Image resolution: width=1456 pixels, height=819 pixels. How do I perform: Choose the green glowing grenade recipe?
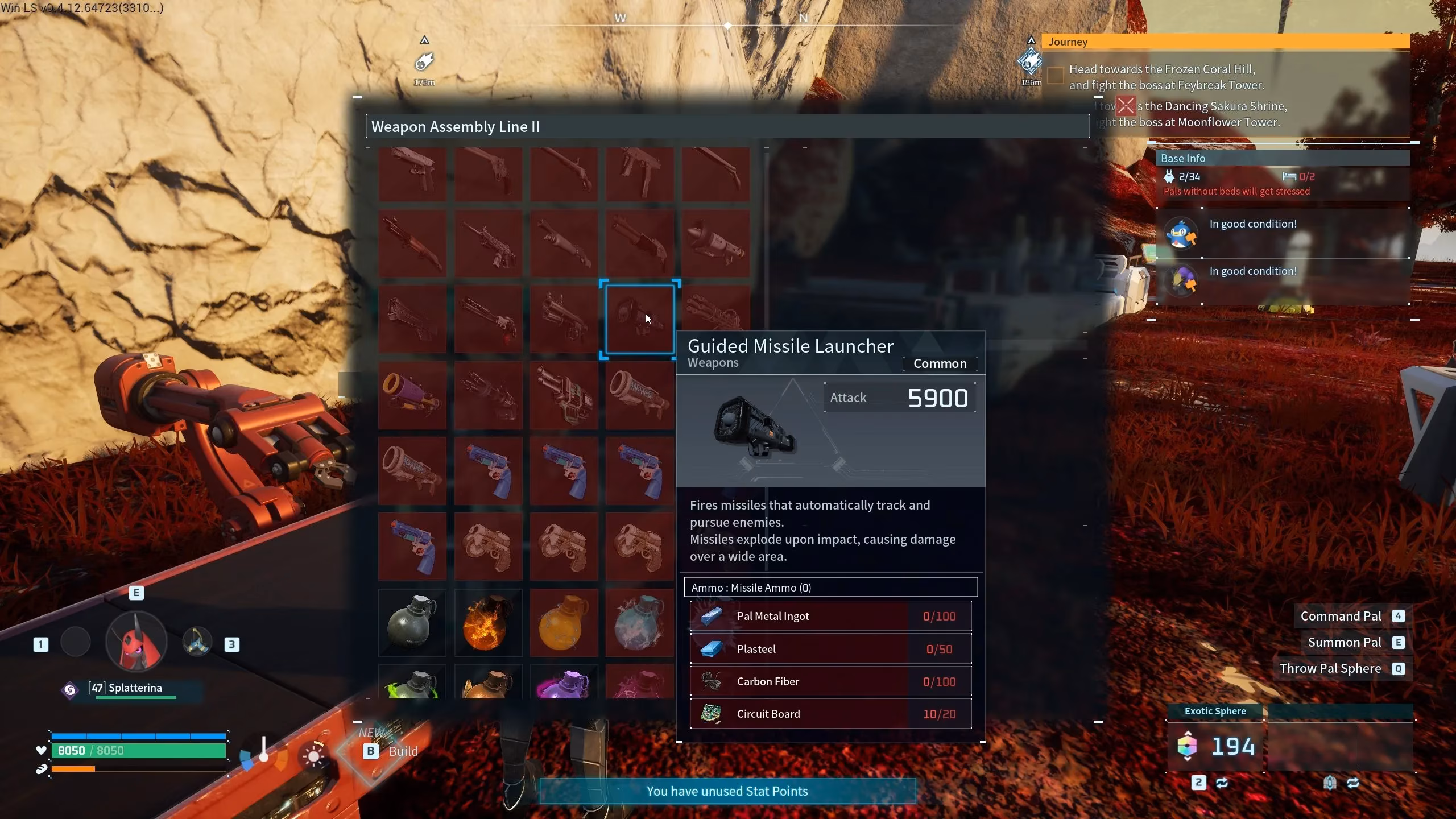pyautogui.click(x=412, y=684)
